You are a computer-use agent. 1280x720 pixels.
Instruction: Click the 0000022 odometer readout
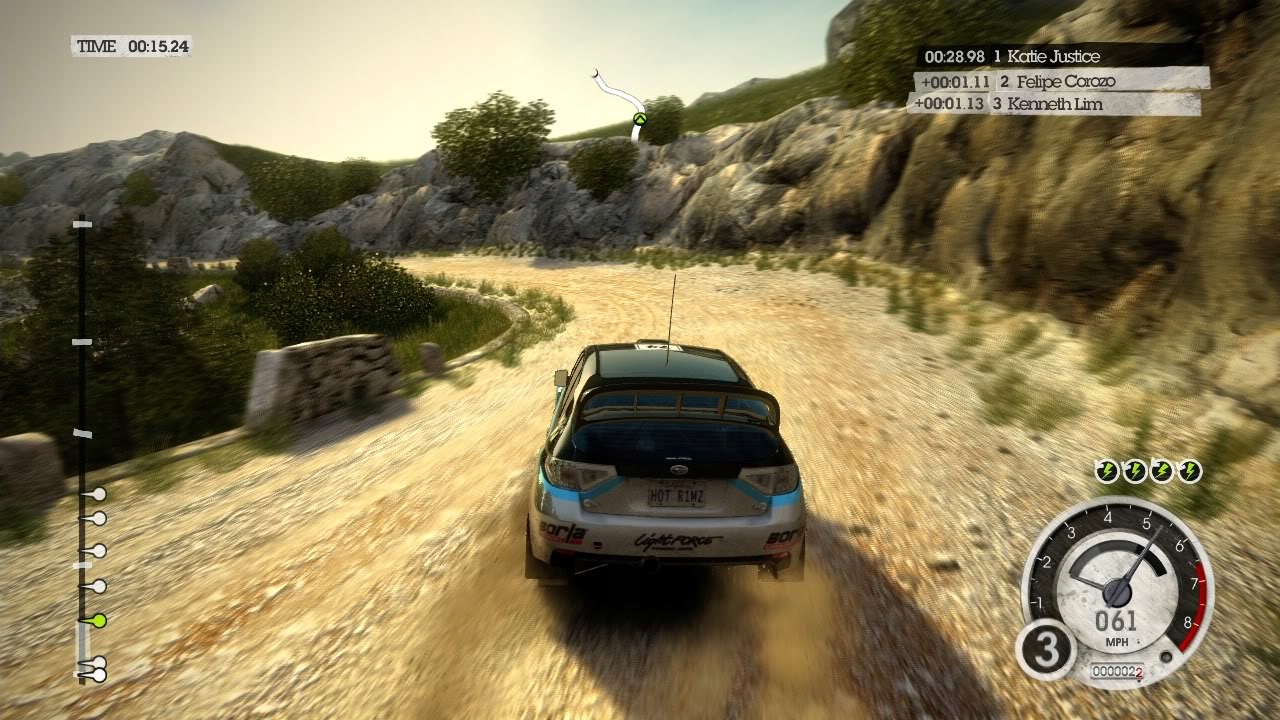1116,669
